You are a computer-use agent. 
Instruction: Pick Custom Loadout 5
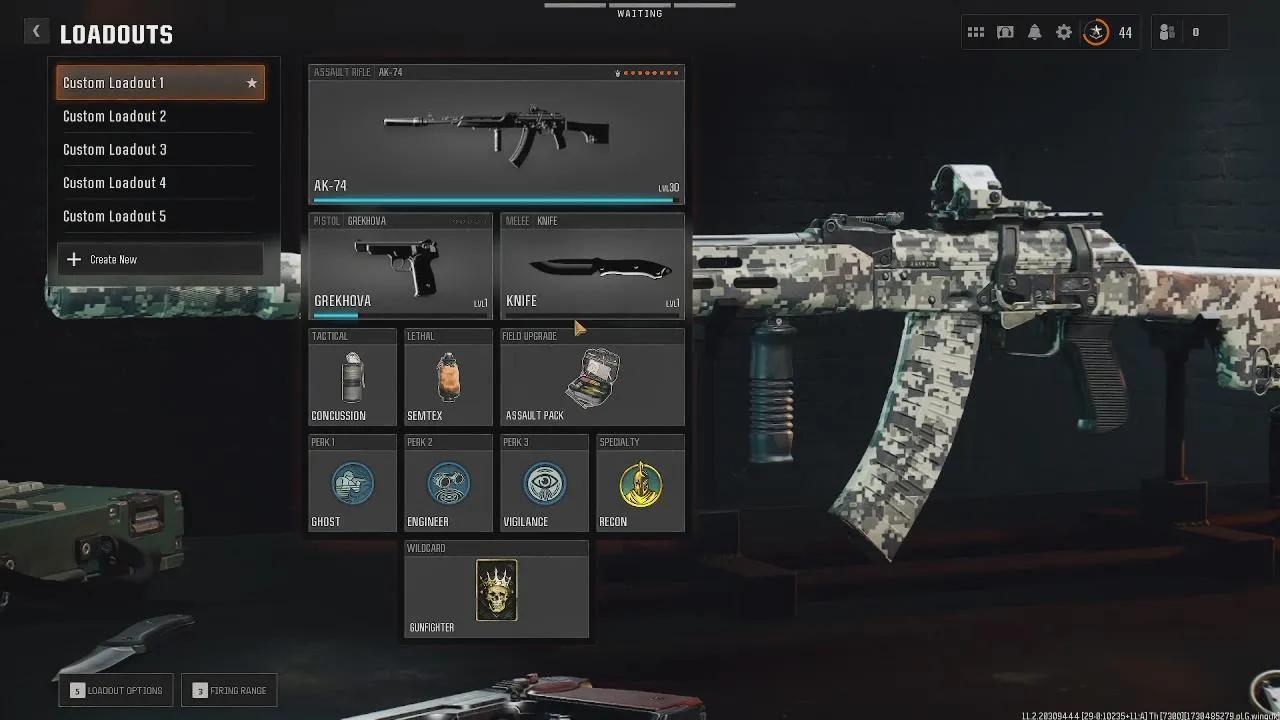(x=160, y=216)
